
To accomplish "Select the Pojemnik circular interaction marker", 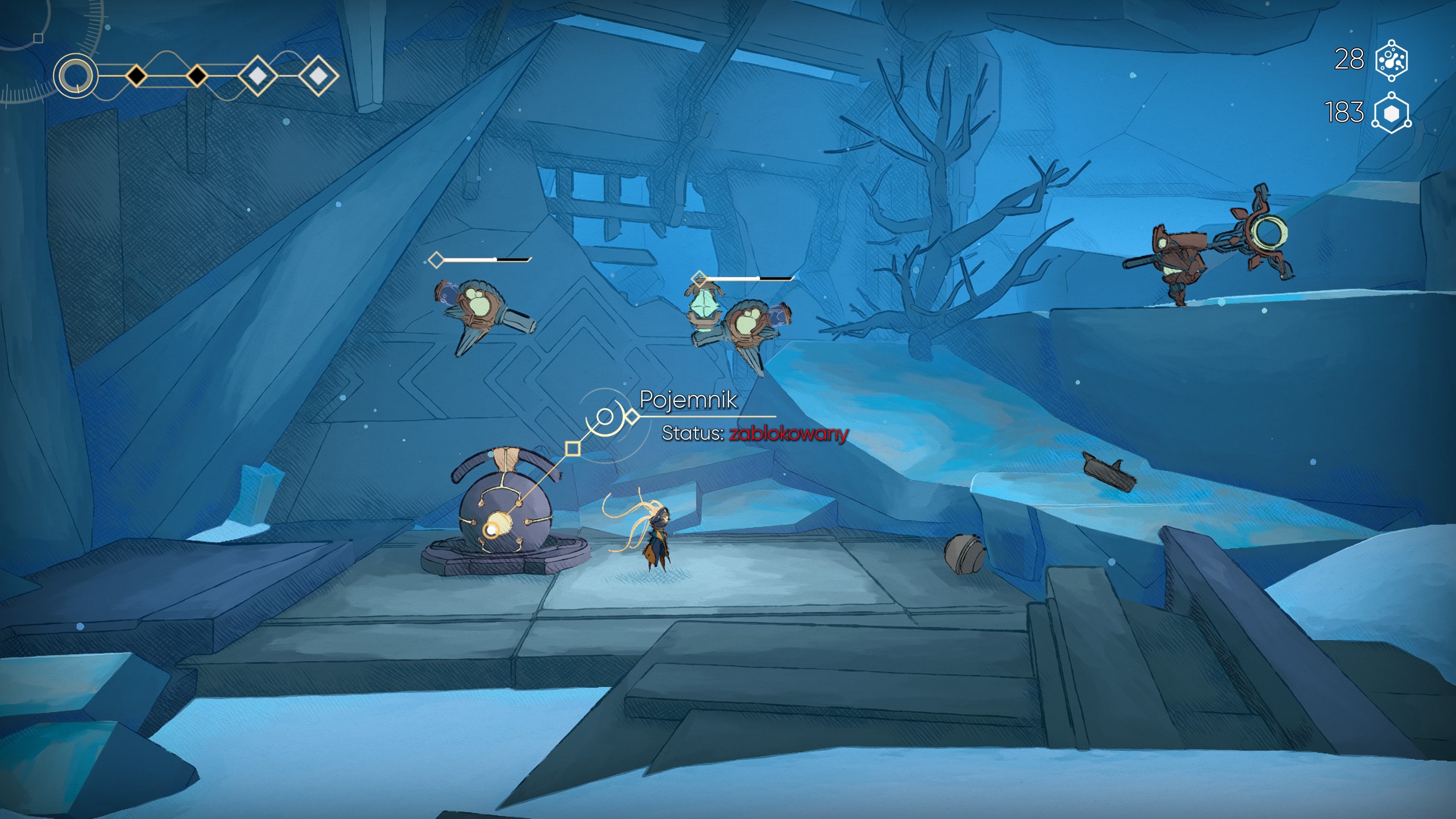I will pyautogui.click(x=605, y=418).
